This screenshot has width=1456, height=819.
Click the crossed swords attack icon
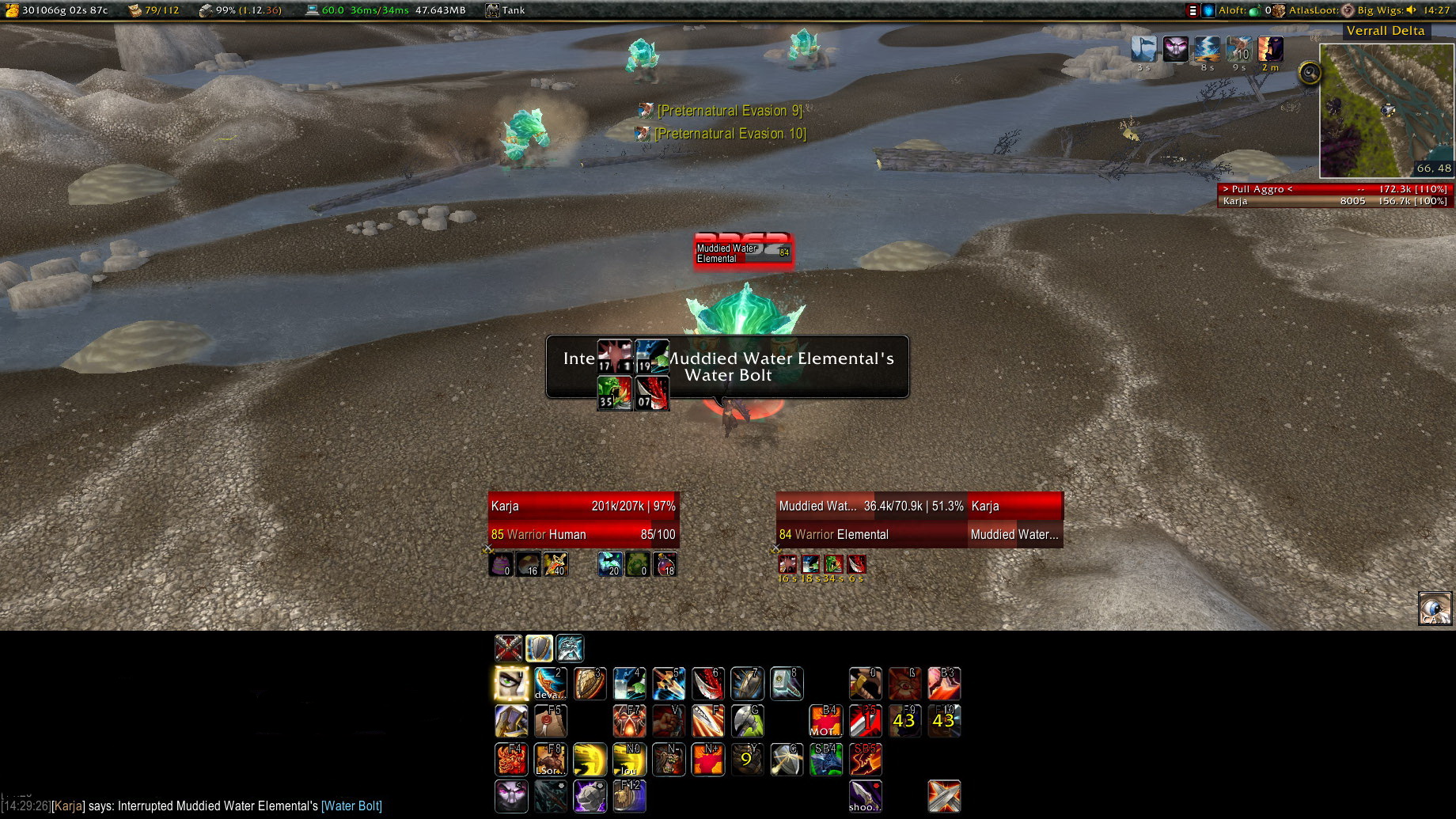(944, 796)
